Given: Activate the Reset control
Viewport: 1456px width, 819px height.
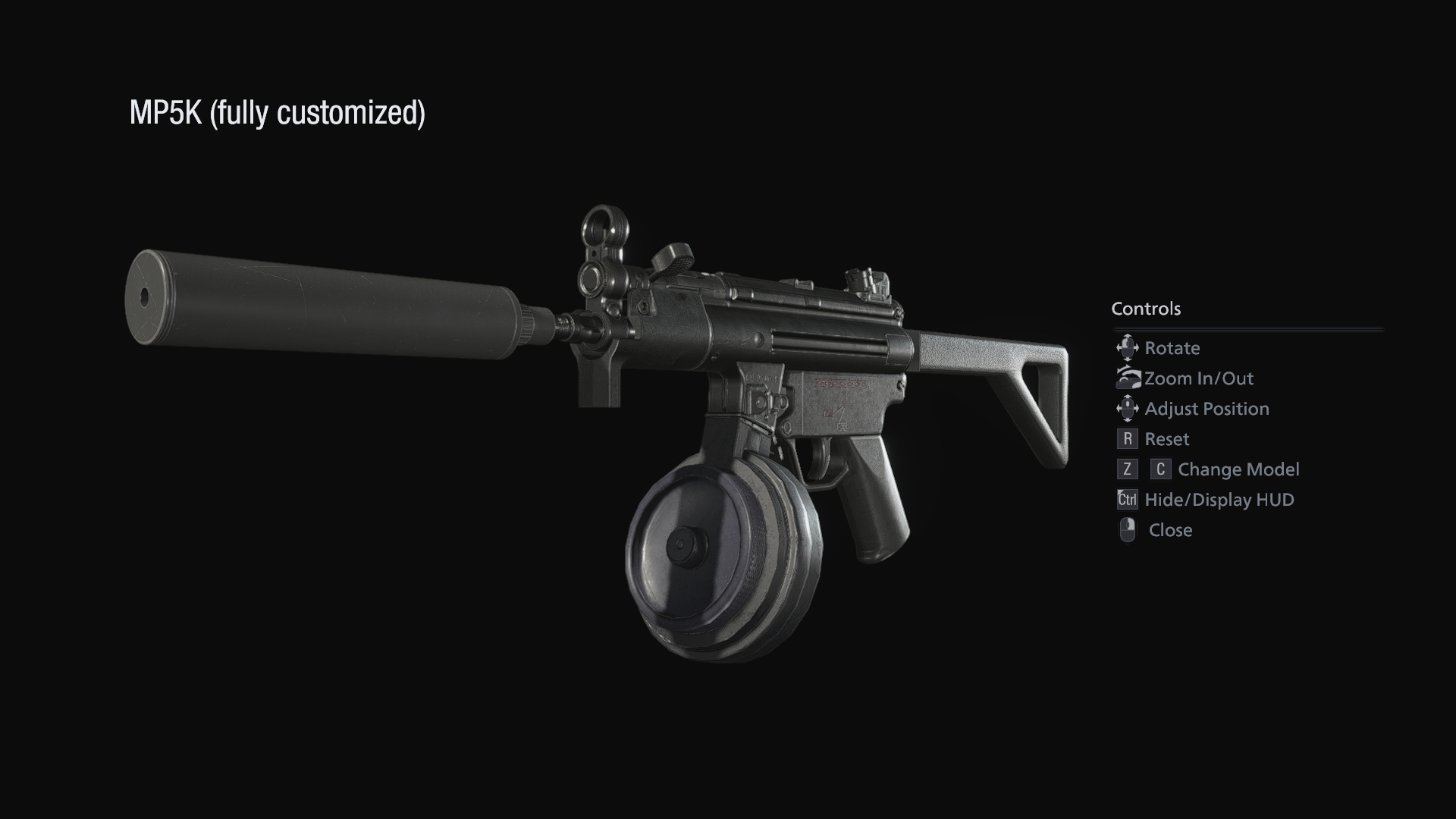Looking at the screenshot, I should pyautogui.click(x=1168, y=438).
